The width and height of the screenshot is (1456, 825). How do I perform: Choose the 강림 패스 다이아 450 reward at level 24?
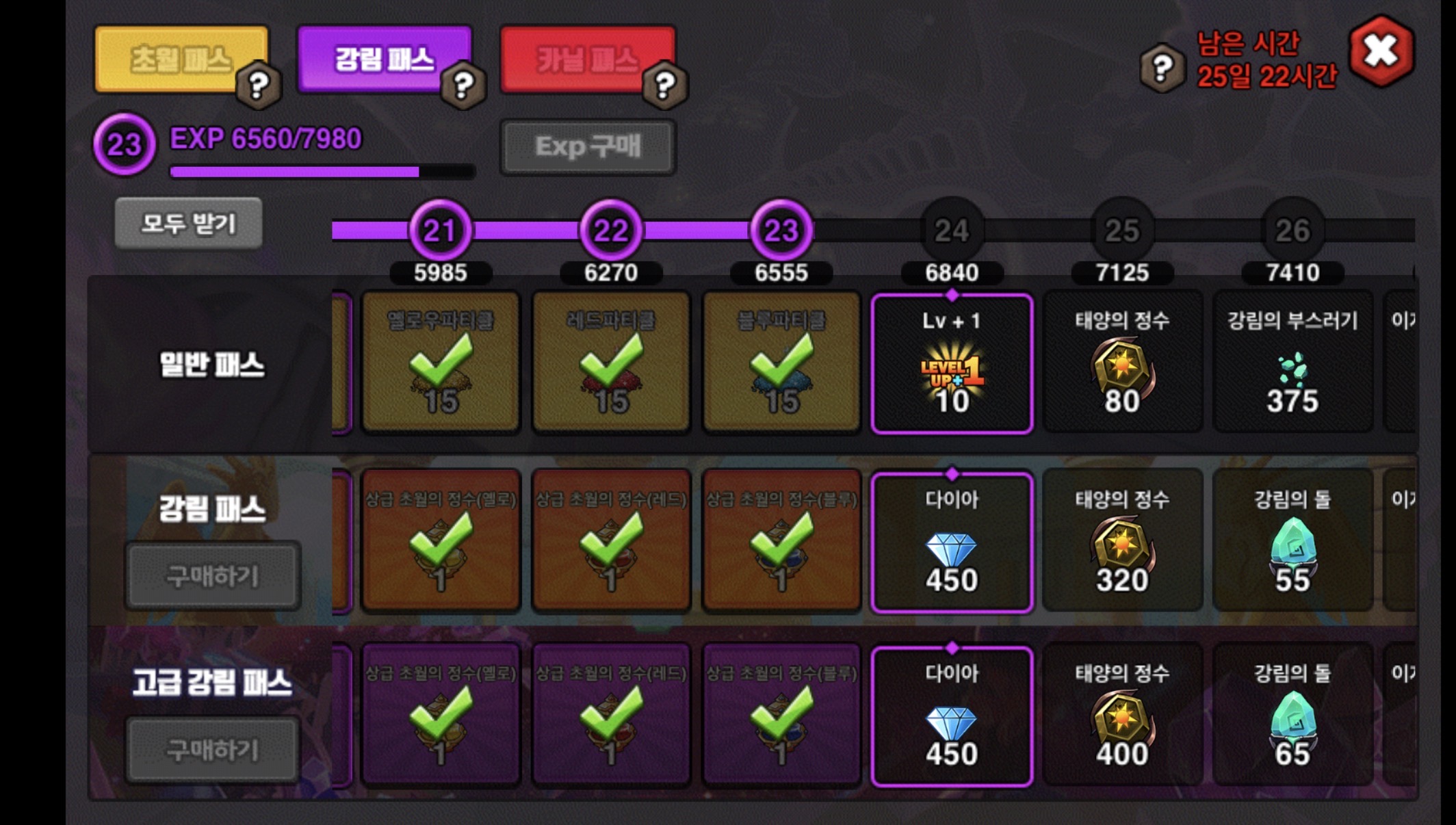click(952, 542)
